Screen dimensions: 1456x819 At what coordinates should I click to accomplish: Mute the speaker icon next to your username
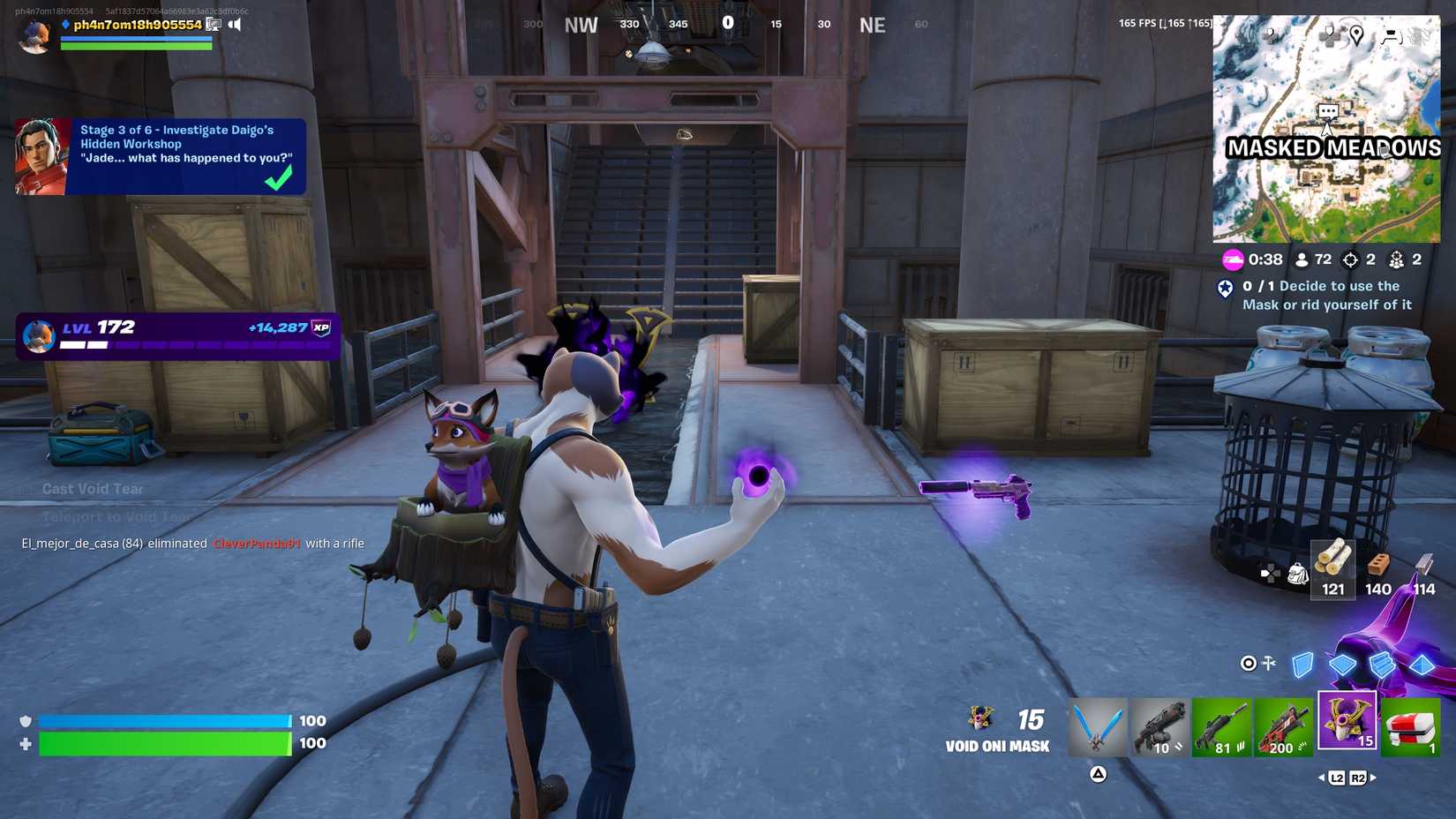(x=235, y=25)
